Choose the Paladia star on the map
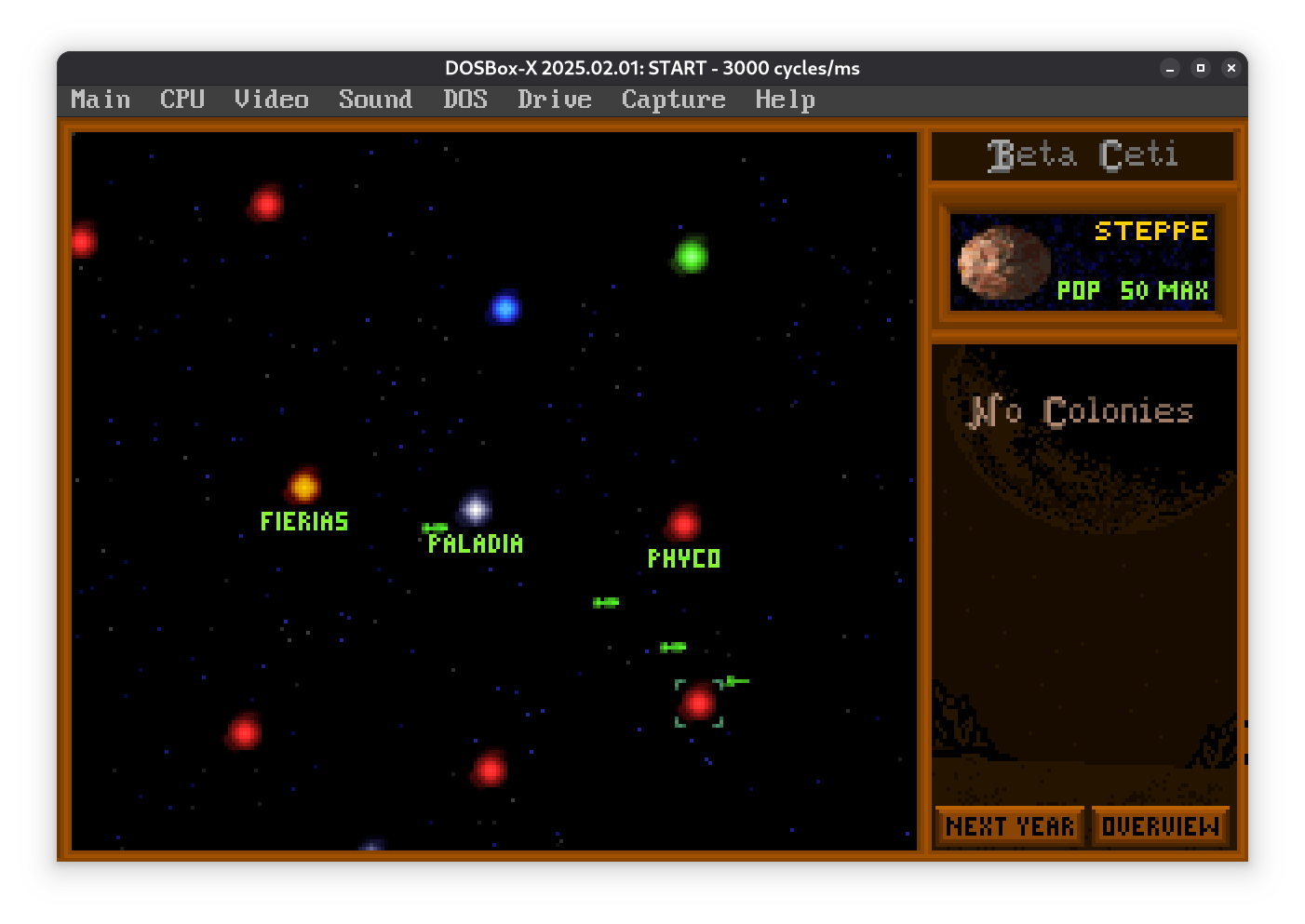This screenshot has width=1305, height=924. point(476,508)
